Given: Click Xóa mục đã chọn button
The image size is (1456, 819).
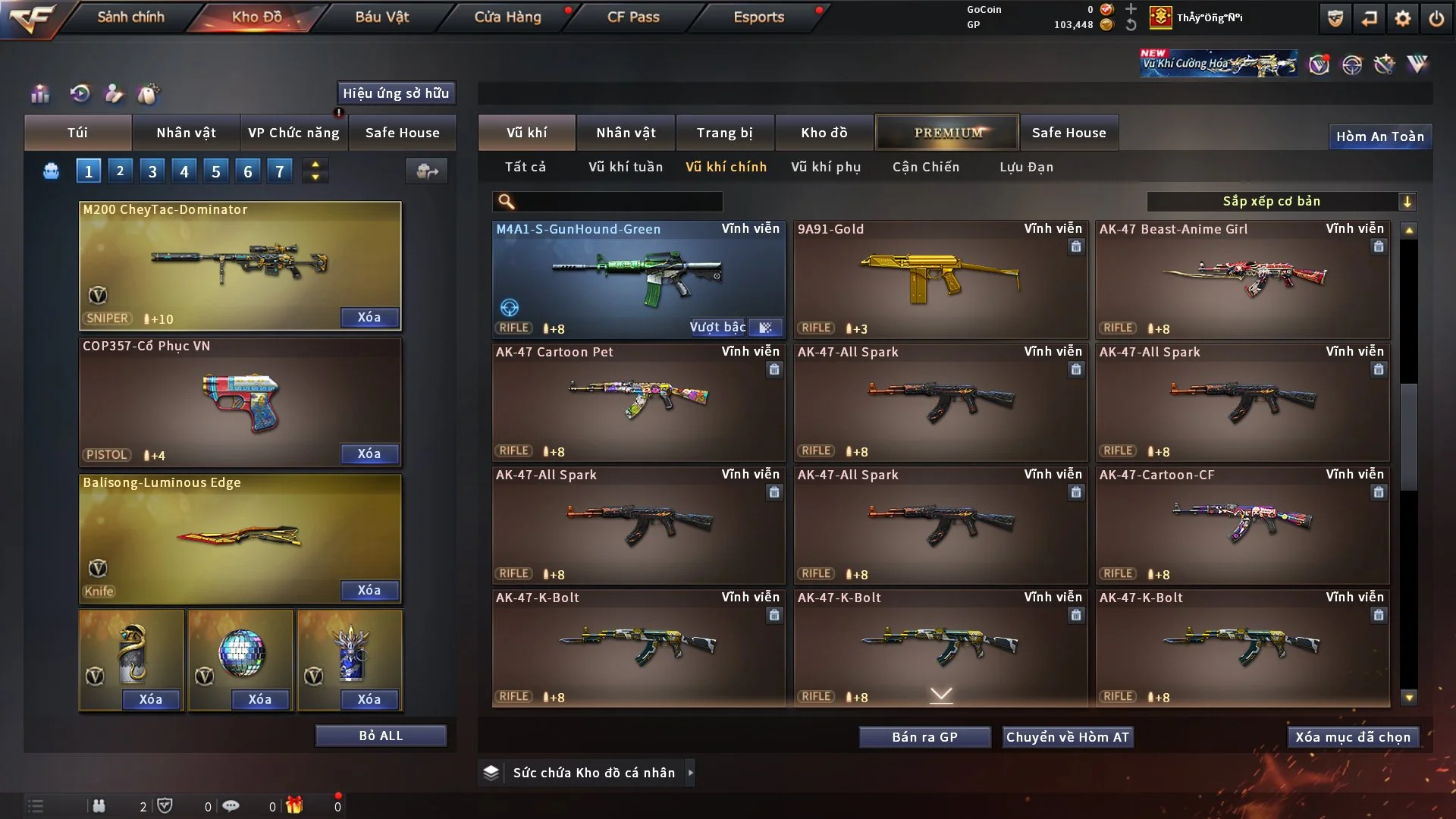Looking at the screenshot, I should pos(1353,737).
